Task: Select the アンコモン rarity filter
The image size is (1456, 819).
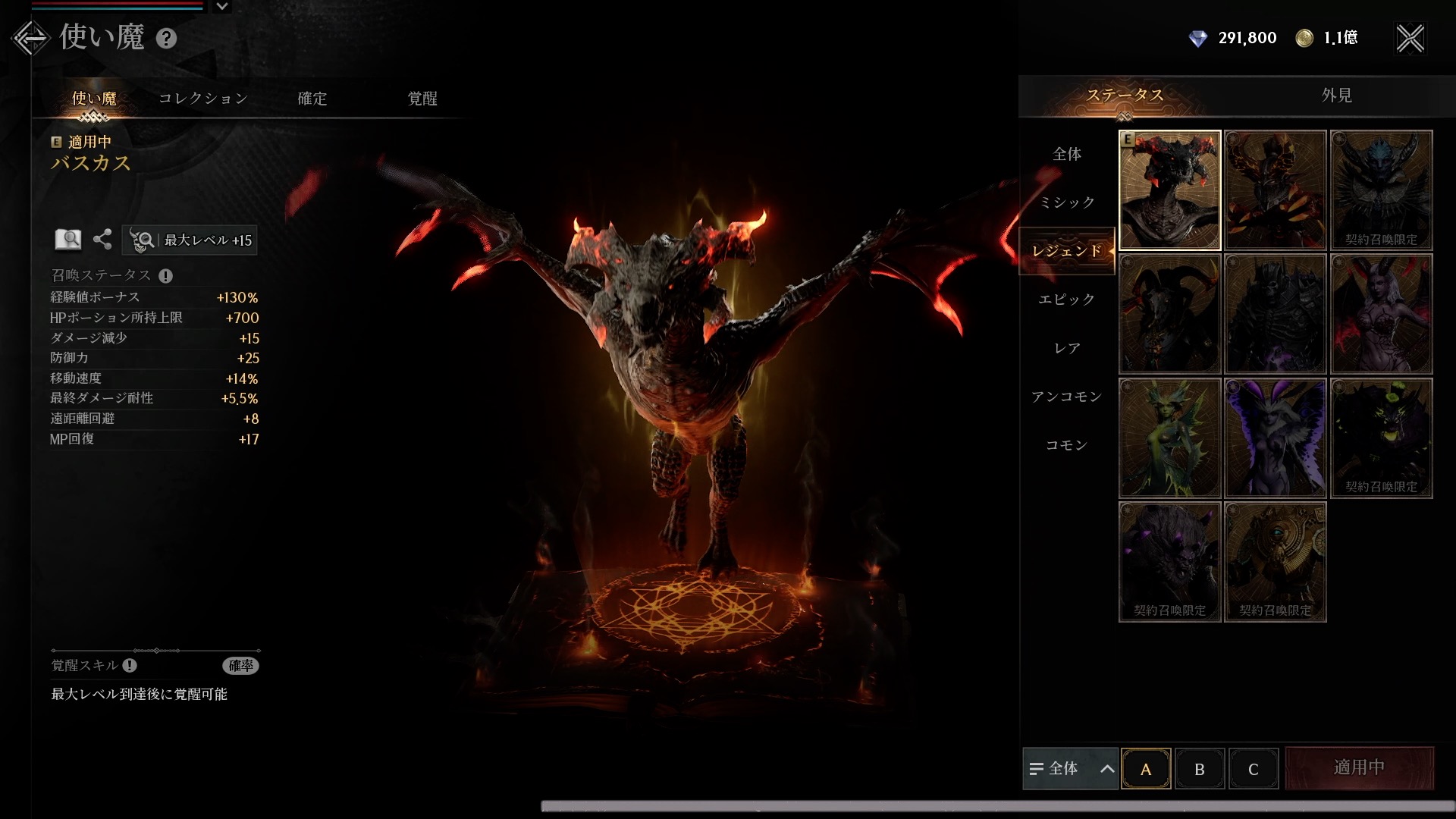Action: click(x=1067, y=397)
